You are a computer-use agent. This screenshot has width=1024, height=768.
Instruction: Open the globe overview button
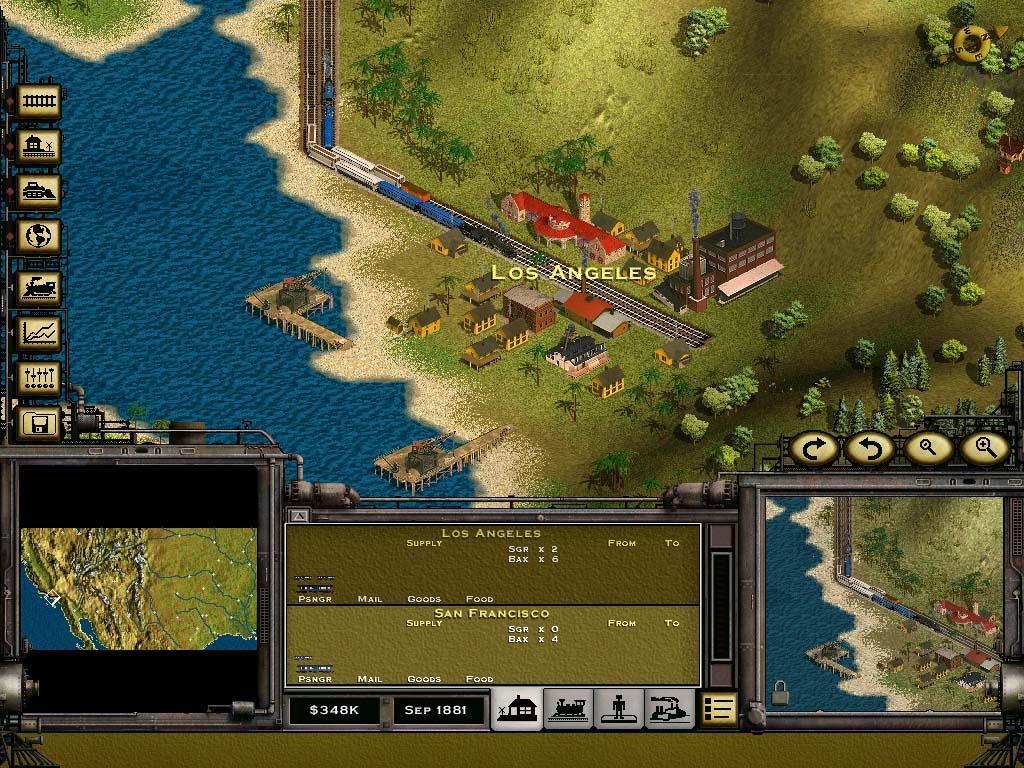[38, 237]
